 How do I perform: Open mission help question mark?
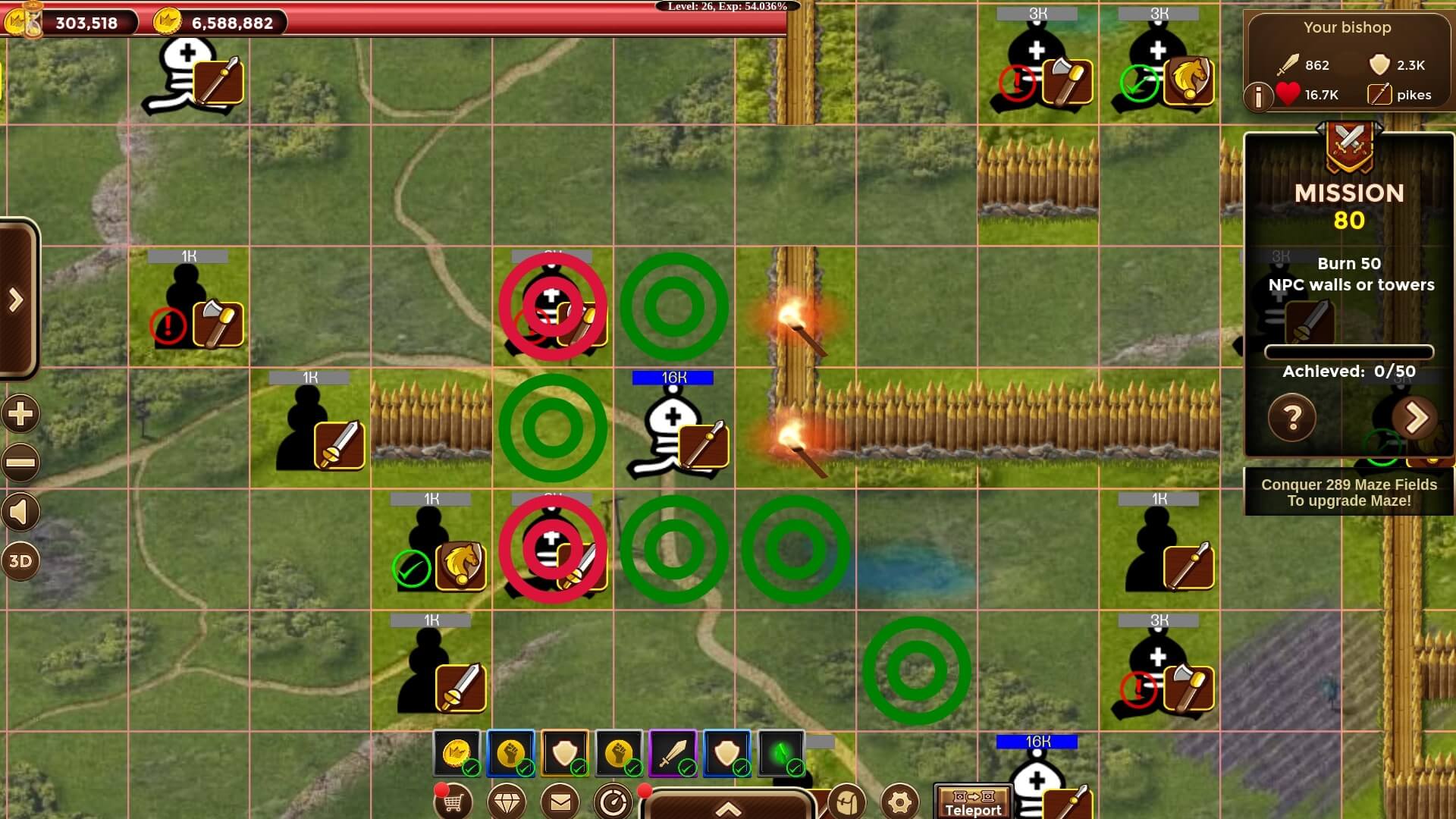pyautogui.click(x=1292, y=417)
